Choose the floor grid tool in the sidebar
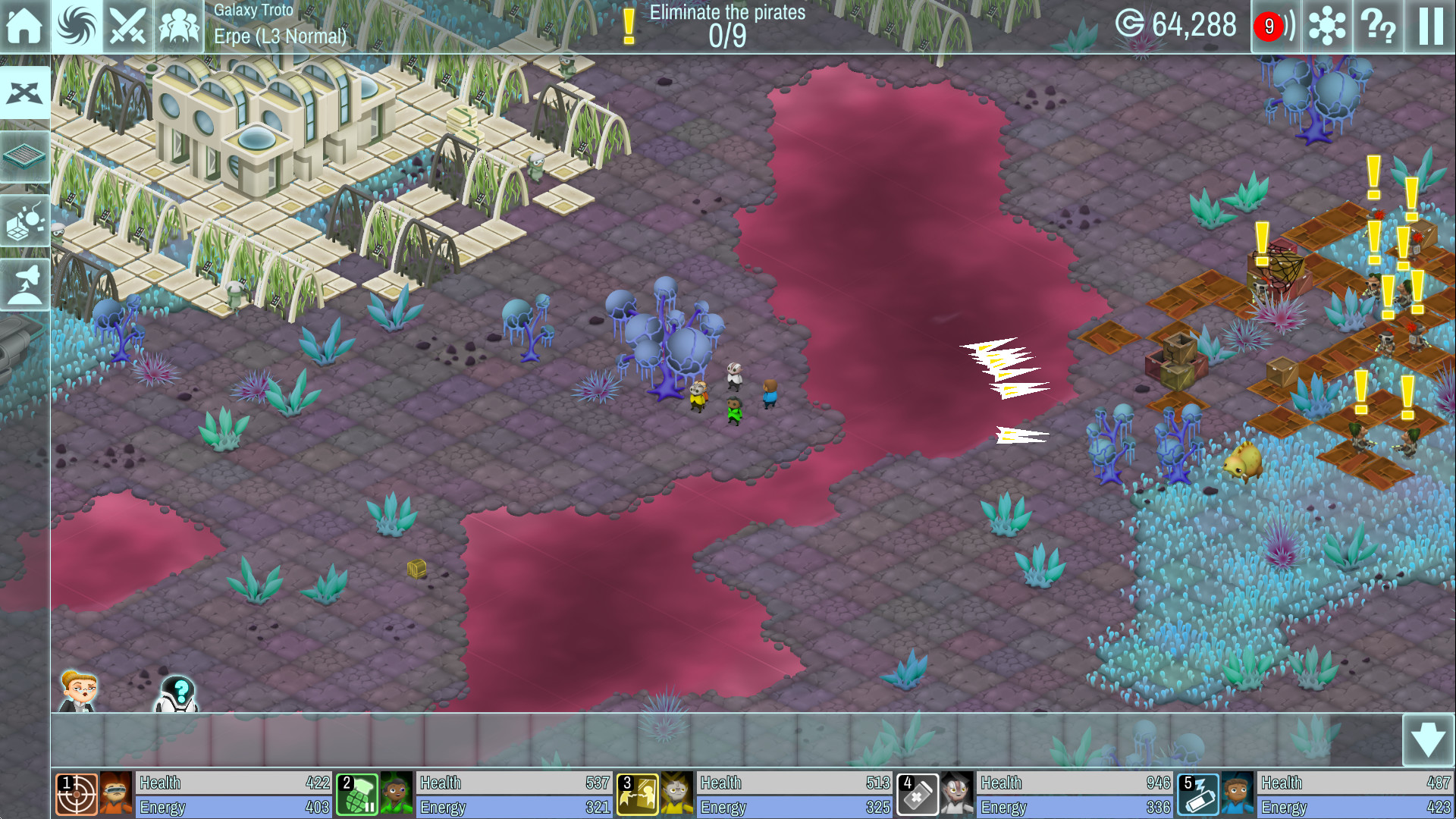The image size is (1456, 819). point(26,157)
